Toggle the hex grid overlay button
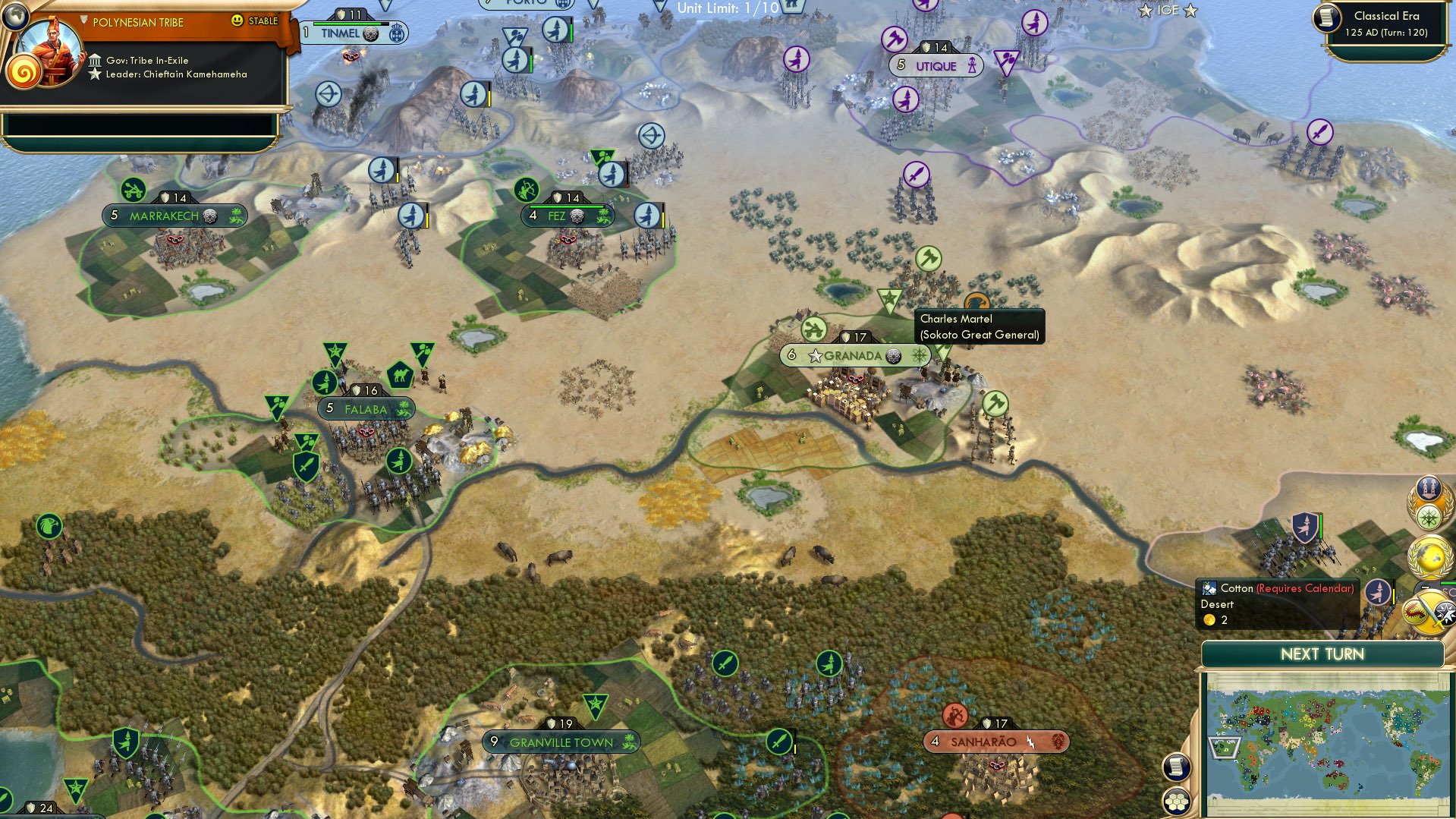 point(1175,799)
